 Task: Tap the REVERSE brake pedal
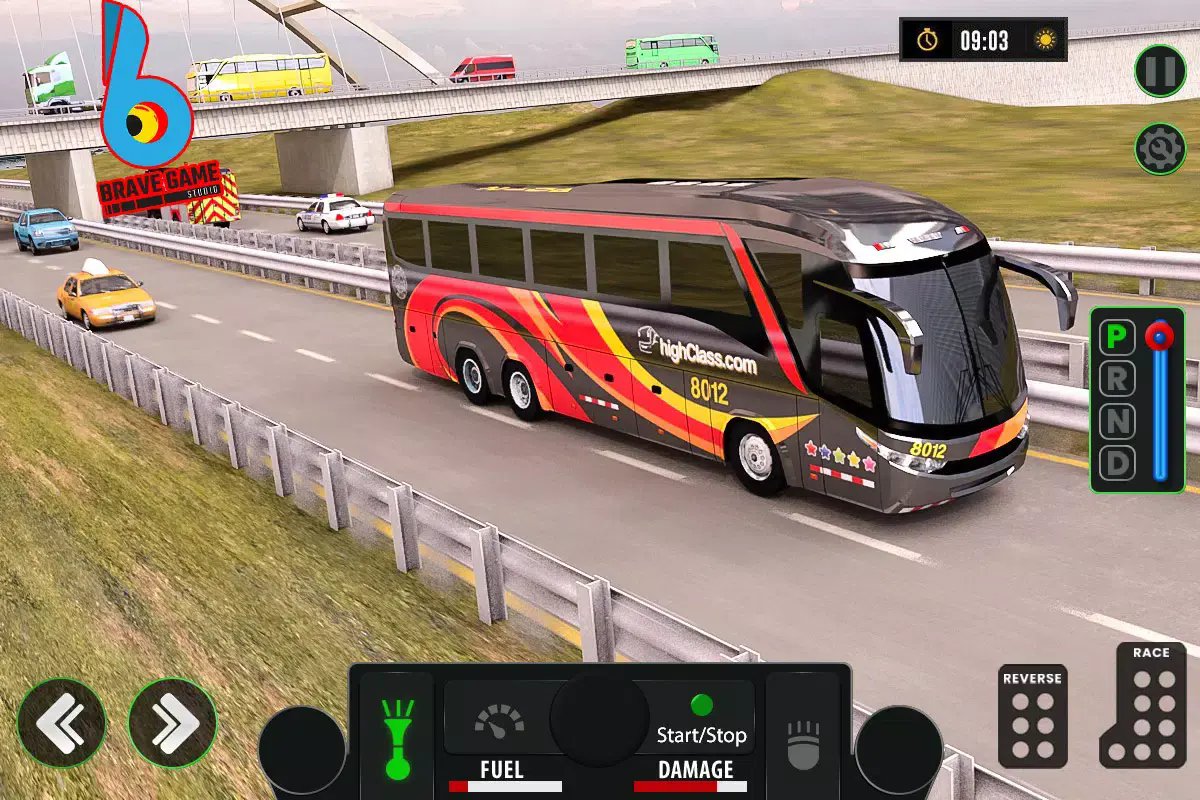(1032, 716)
